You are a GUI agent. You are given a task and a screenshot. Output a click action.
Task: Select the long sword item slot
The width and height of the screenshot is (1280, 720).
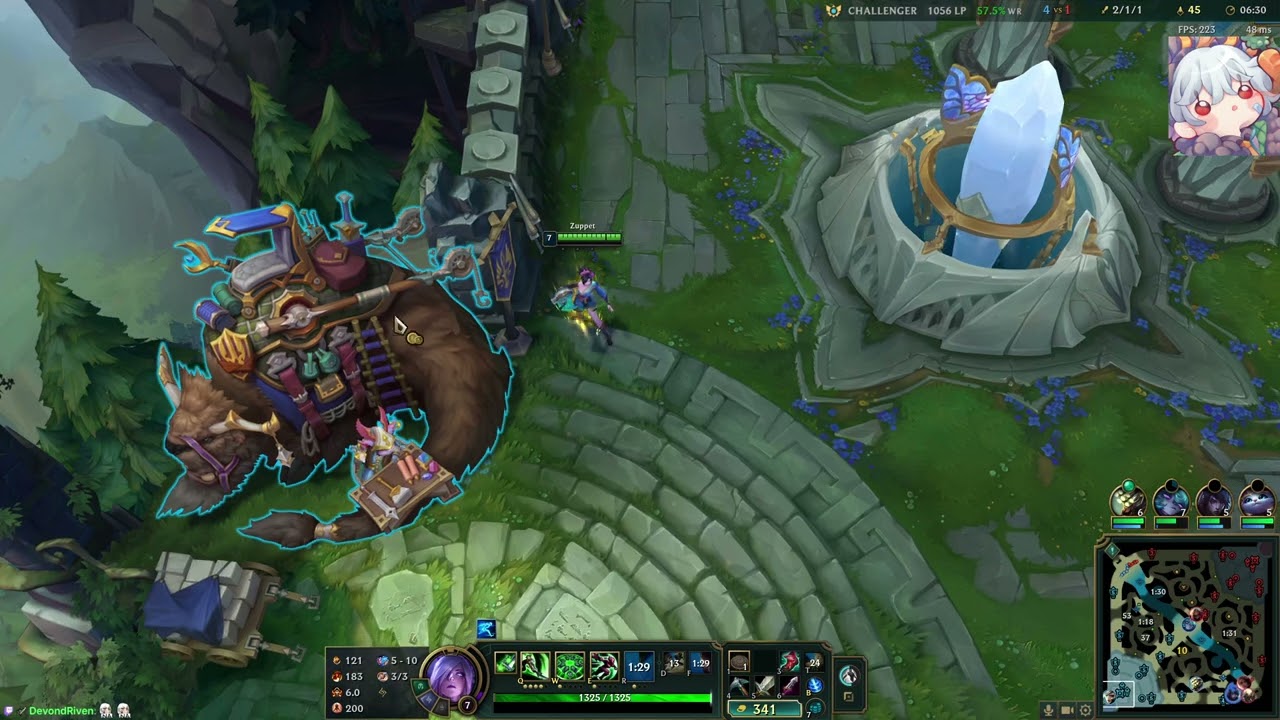tap(765, 686)
